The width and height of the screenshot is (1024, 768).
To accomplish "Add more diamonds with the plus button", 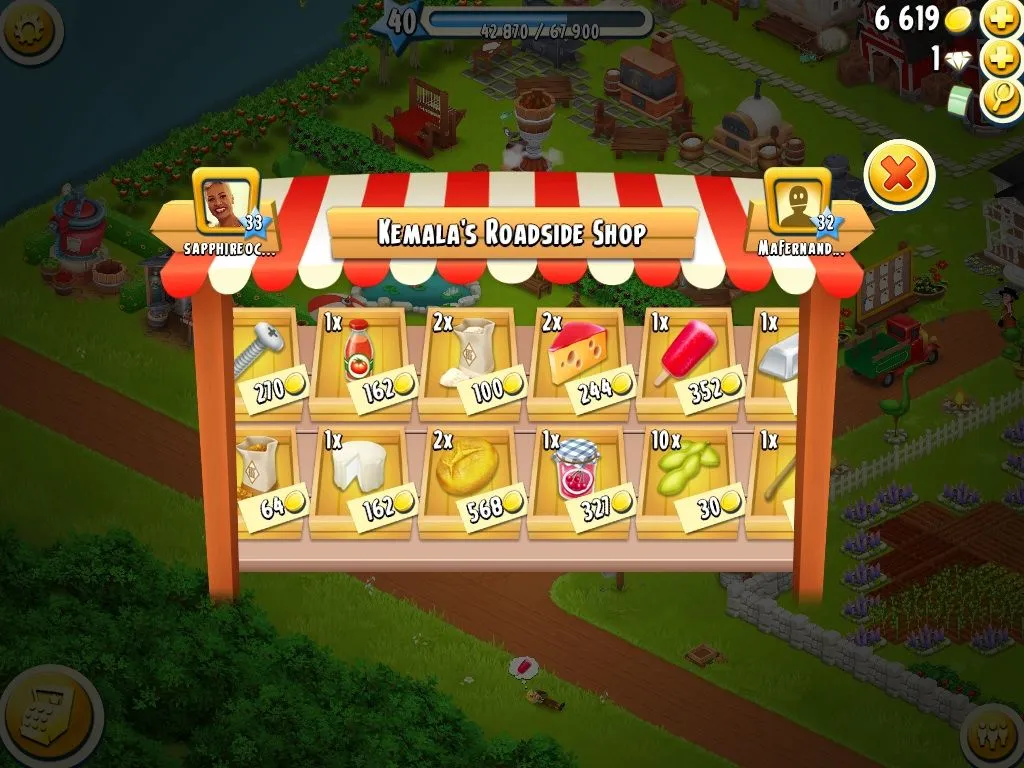I will pyautogui.click(x=1000, y=59).
